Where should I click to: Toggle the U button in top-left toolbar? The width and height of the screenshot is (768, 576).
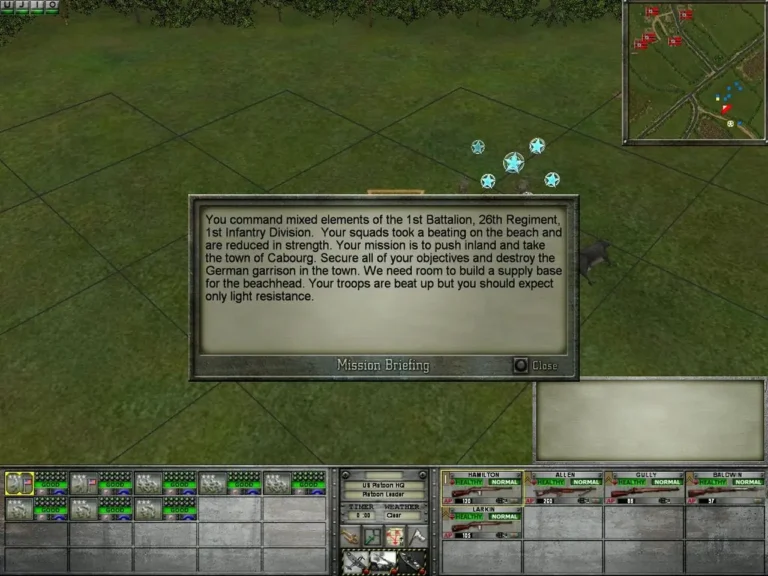point(7,5)
